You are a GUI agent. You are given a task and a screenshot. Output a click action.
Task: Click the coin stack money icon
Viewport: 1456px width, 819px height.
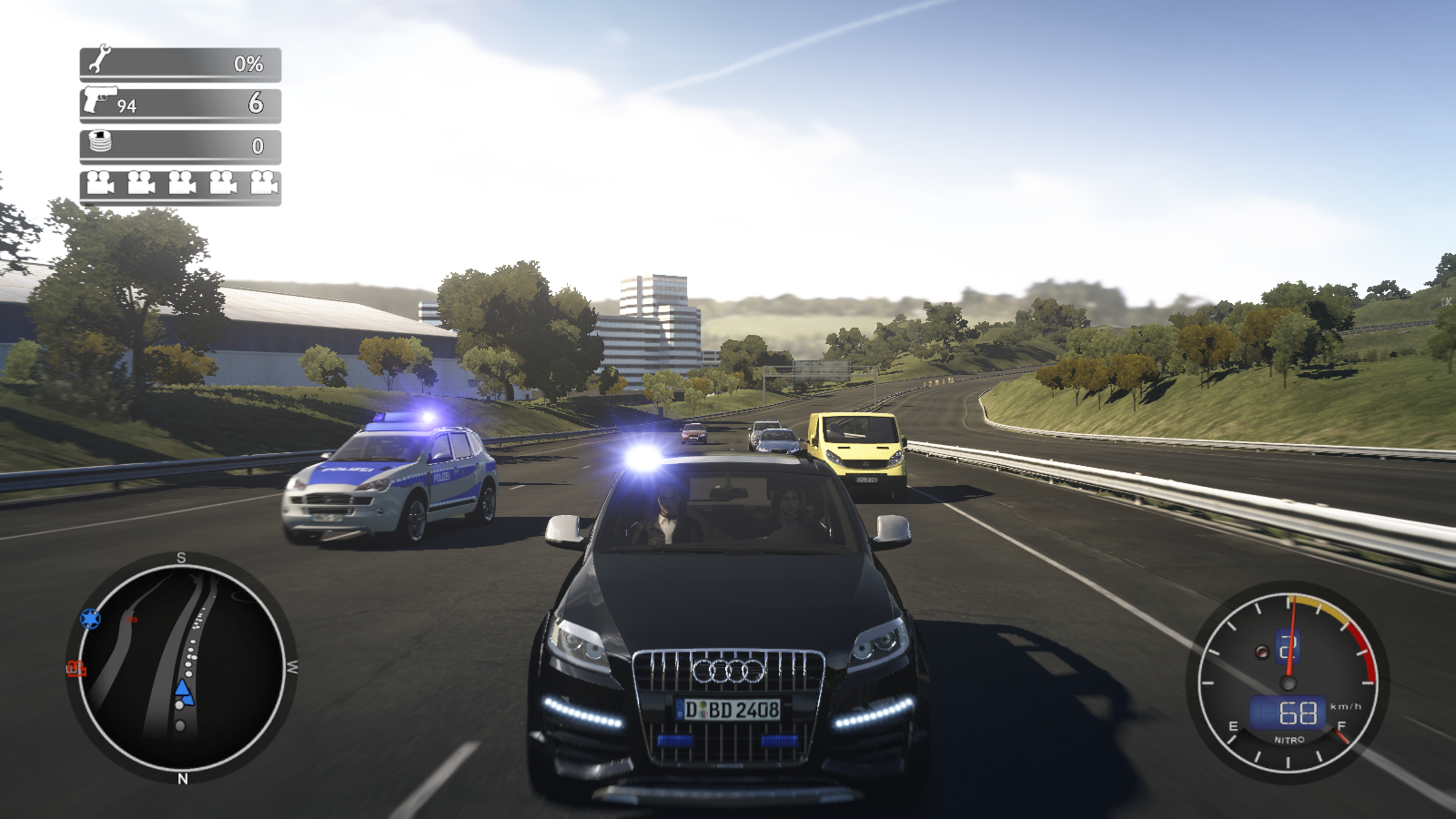click(100, 142)
